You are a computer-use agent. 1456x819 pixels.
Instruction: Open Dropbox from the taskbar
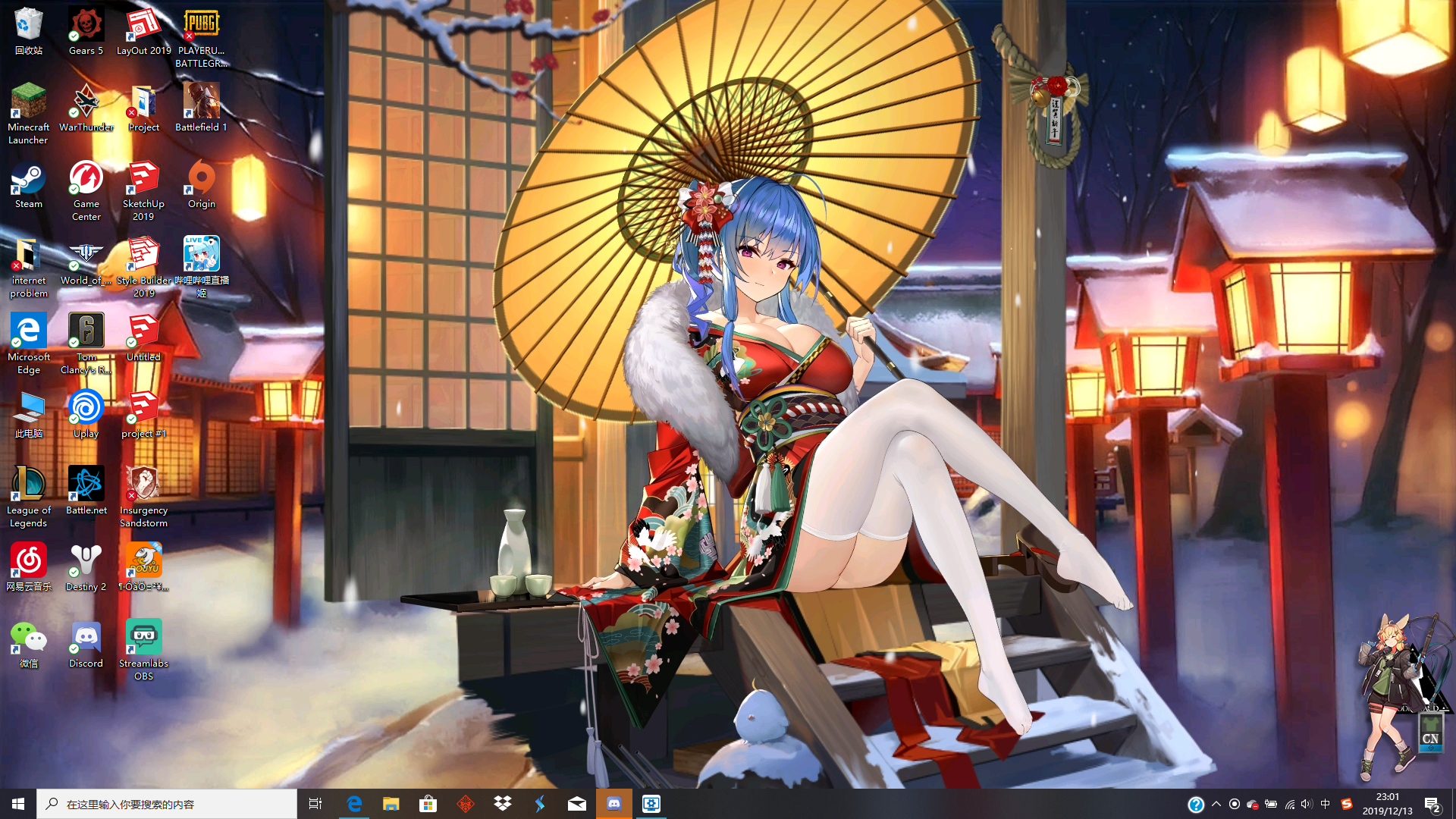(503, 803)
